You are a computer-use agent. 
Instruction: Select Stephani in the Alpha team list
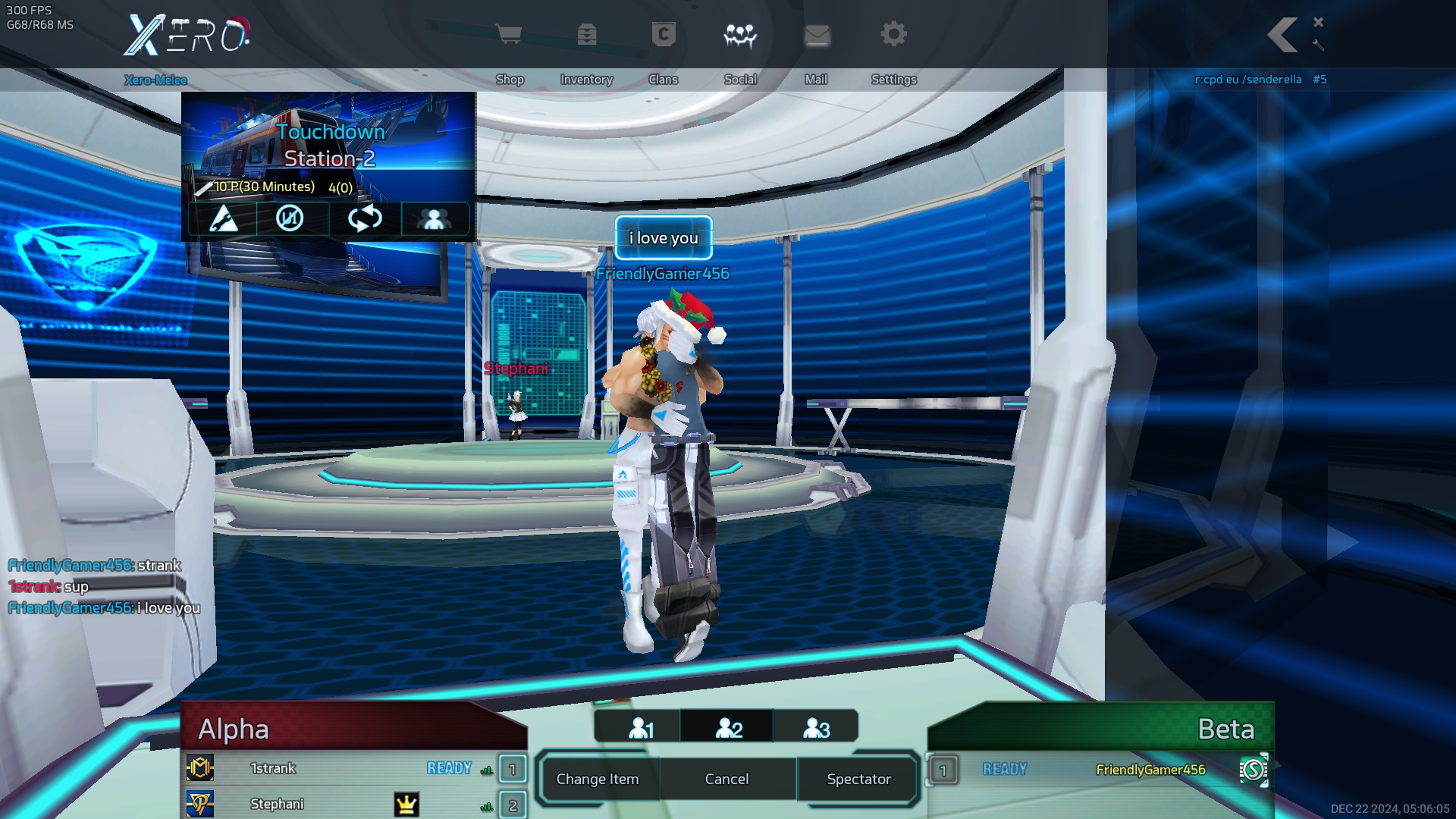click(277, 804)
